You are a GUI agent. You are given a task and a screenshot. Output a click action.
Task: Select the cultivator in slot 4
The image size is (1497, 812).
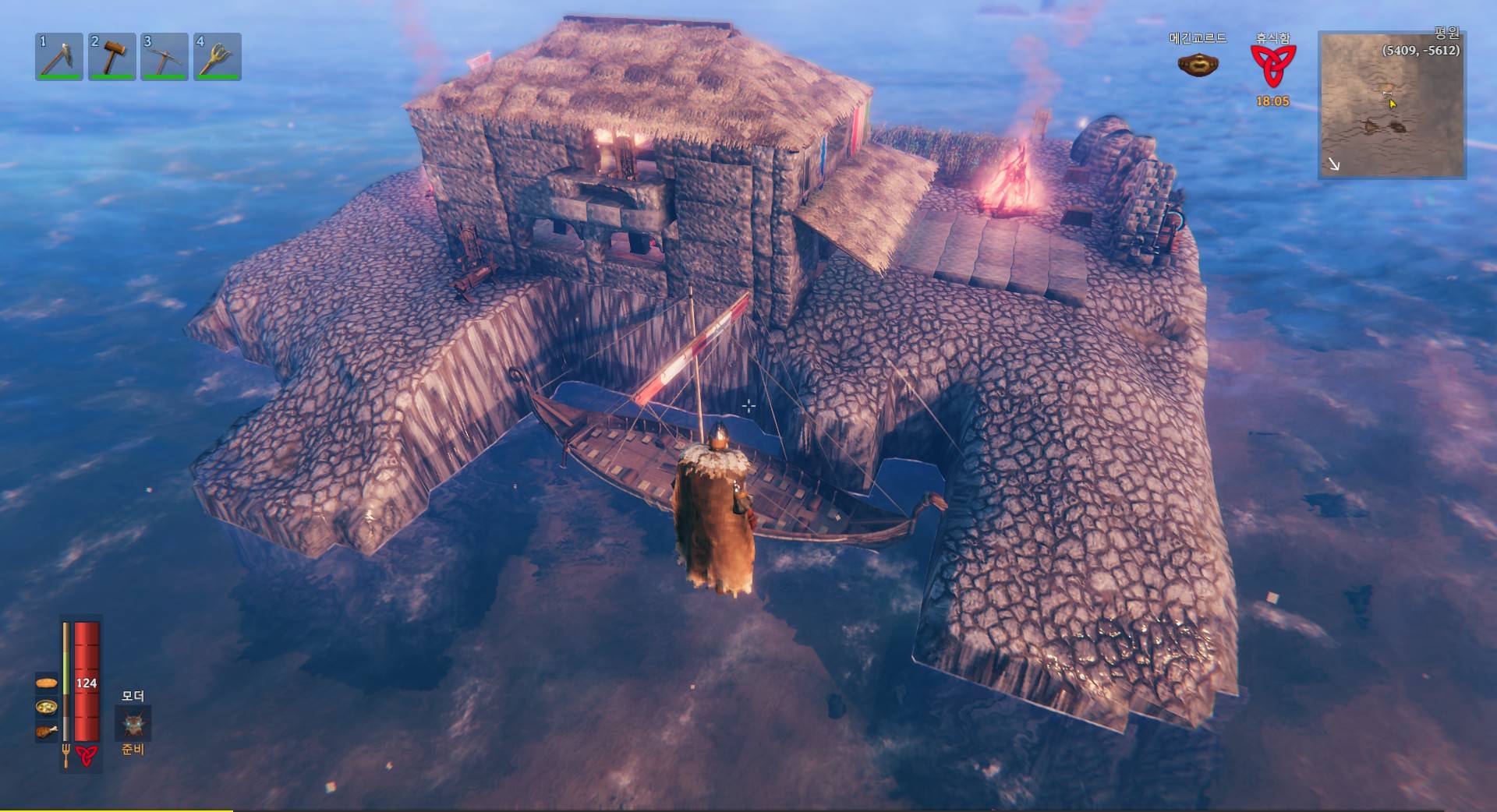[217, 56]
